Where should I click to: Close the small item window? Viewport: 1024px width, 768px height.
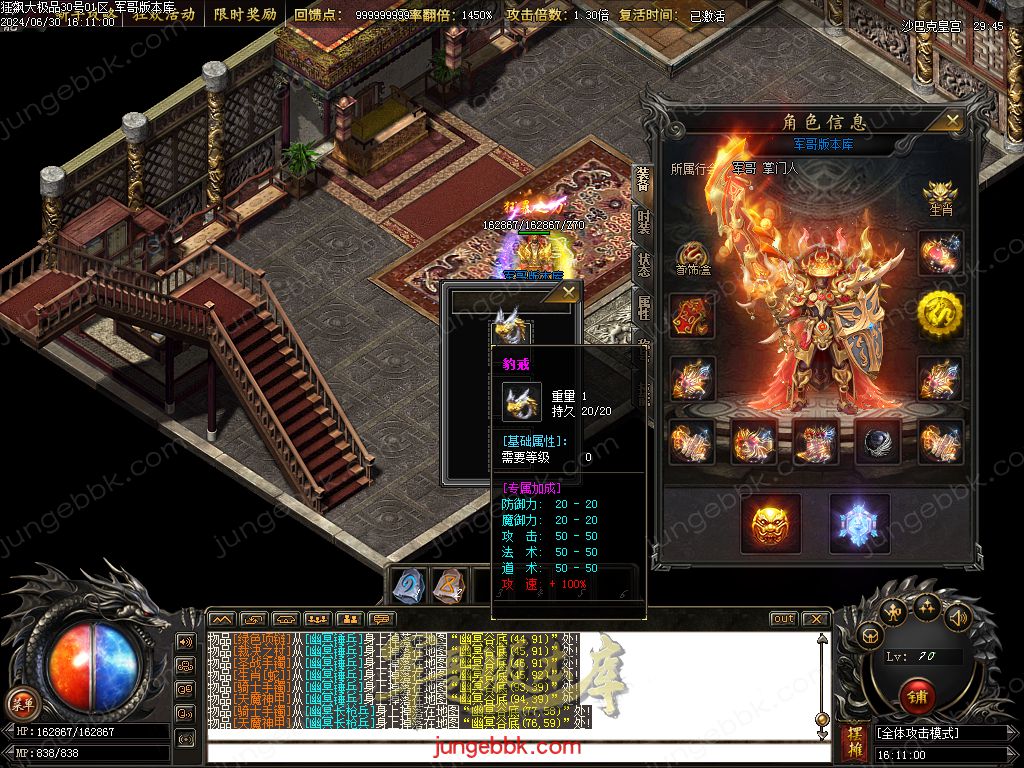click(x=568, y=292)
